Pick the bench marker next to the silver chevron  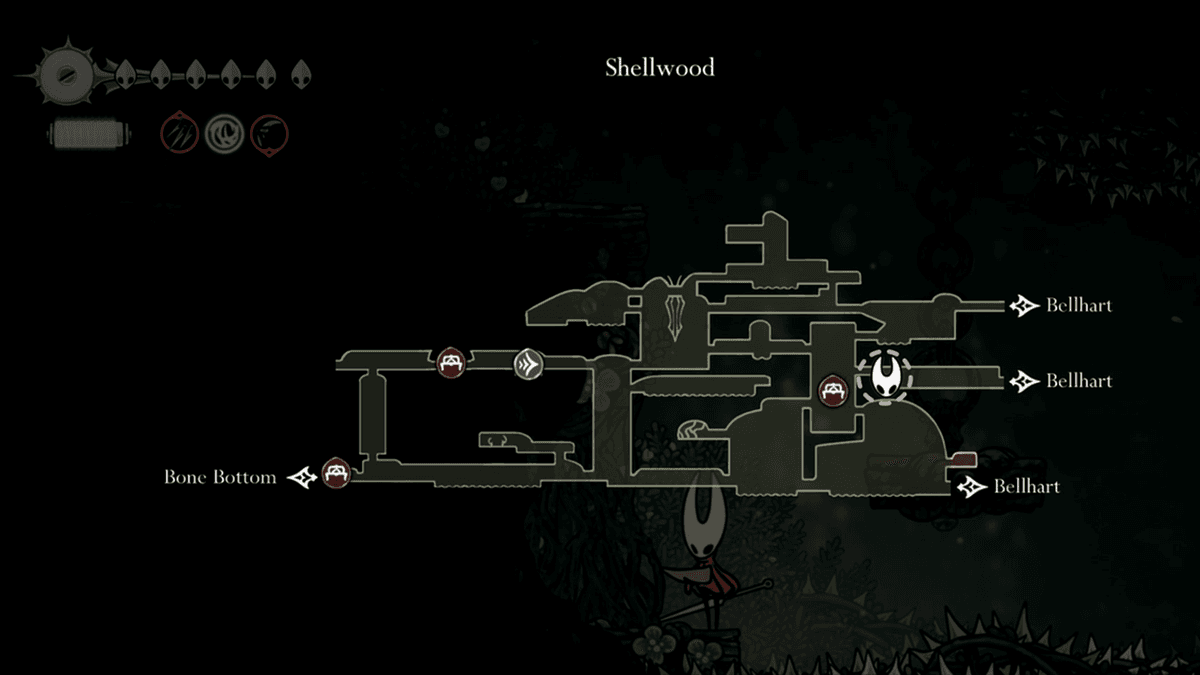(450, 361)
